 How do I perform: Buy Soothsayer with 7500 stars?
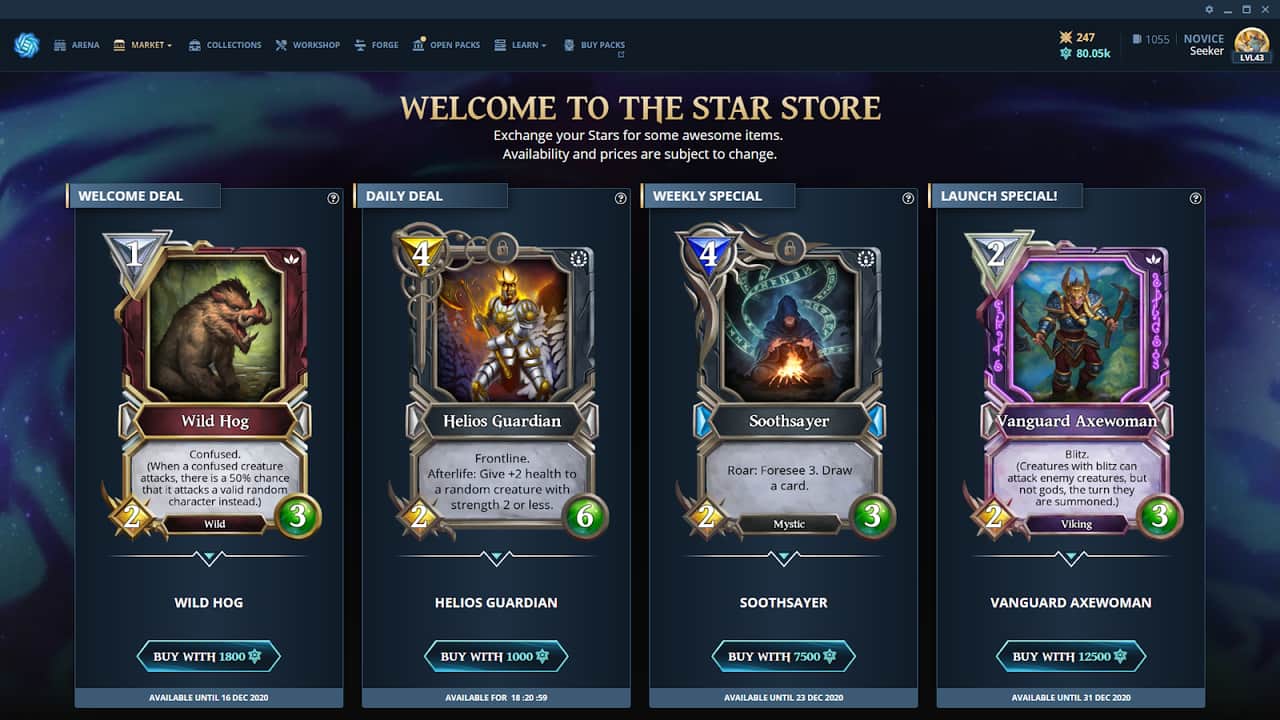(x=783, y=656)
